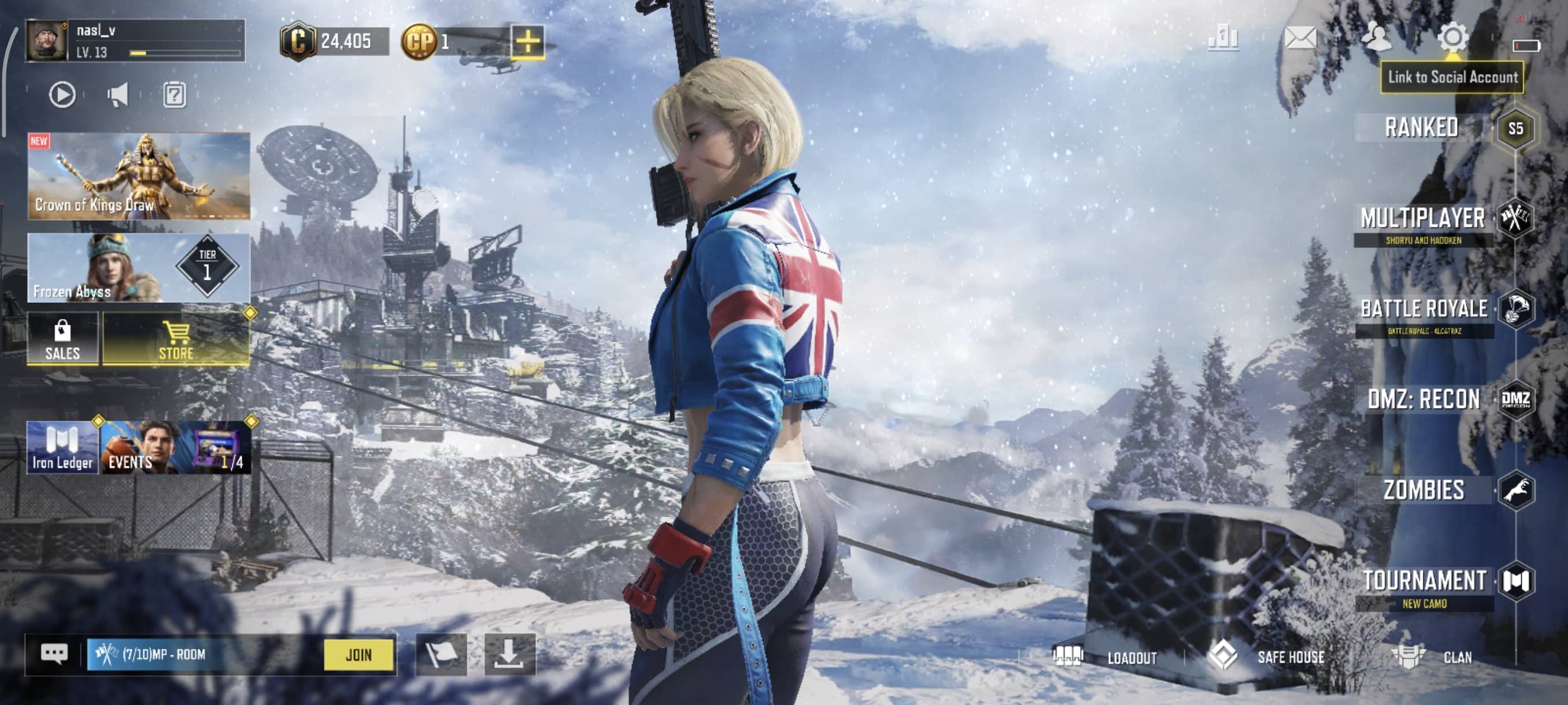Open DMZ: Recon mode
Screen dimensions: 1568x705
point(1423,400)
